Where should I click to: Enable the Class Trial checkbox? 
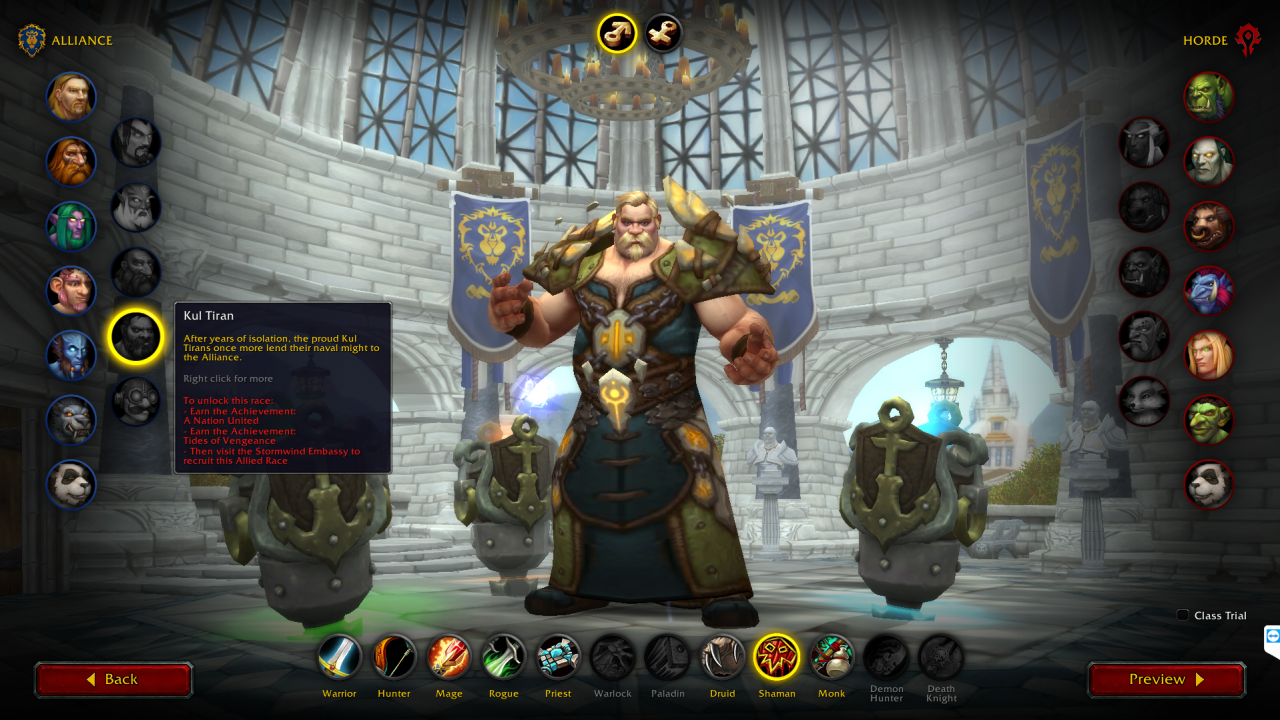[x=1183, y=616]
